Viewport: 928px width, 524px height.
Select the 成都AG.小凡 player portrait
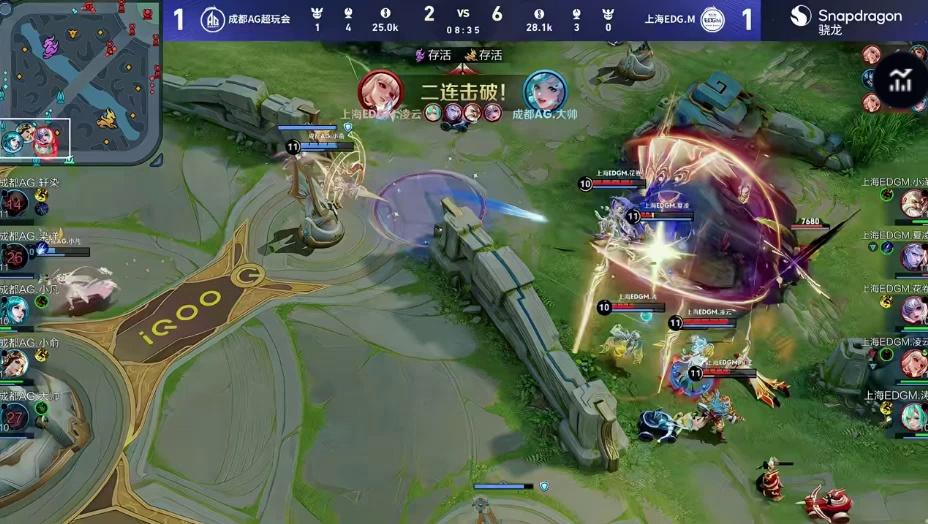[15, 310]
